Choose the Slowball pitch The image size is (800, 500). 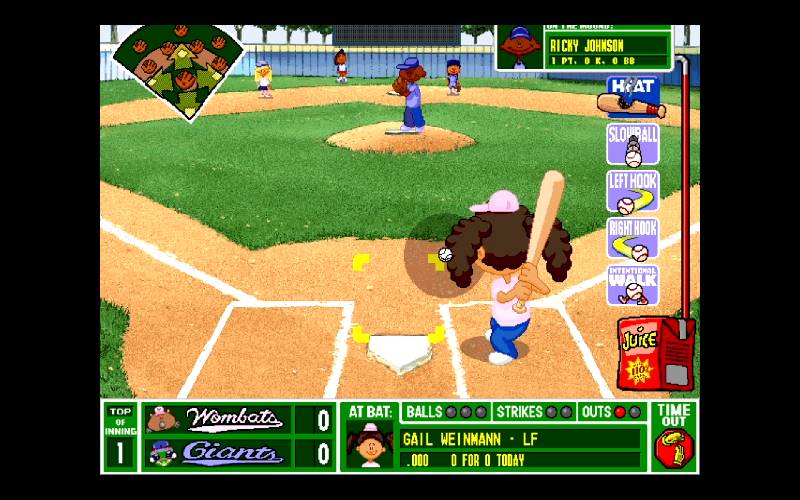tap(632, 144)
